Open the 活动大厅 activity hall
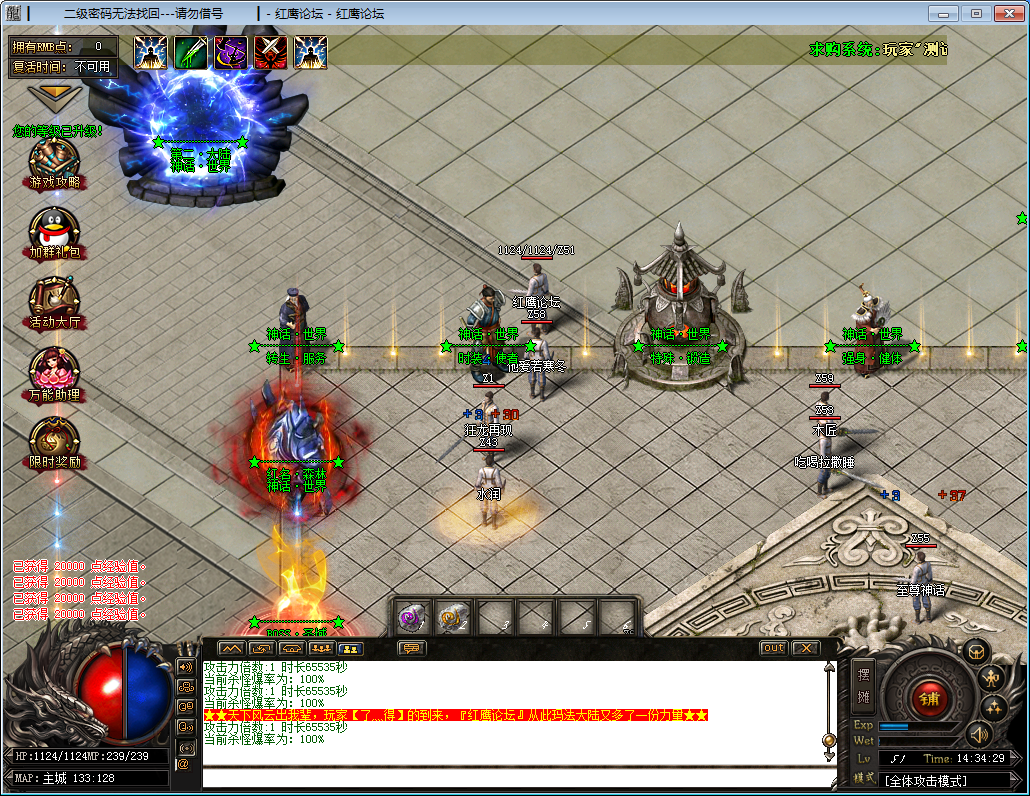The image size is (1030, 796). 54,300
